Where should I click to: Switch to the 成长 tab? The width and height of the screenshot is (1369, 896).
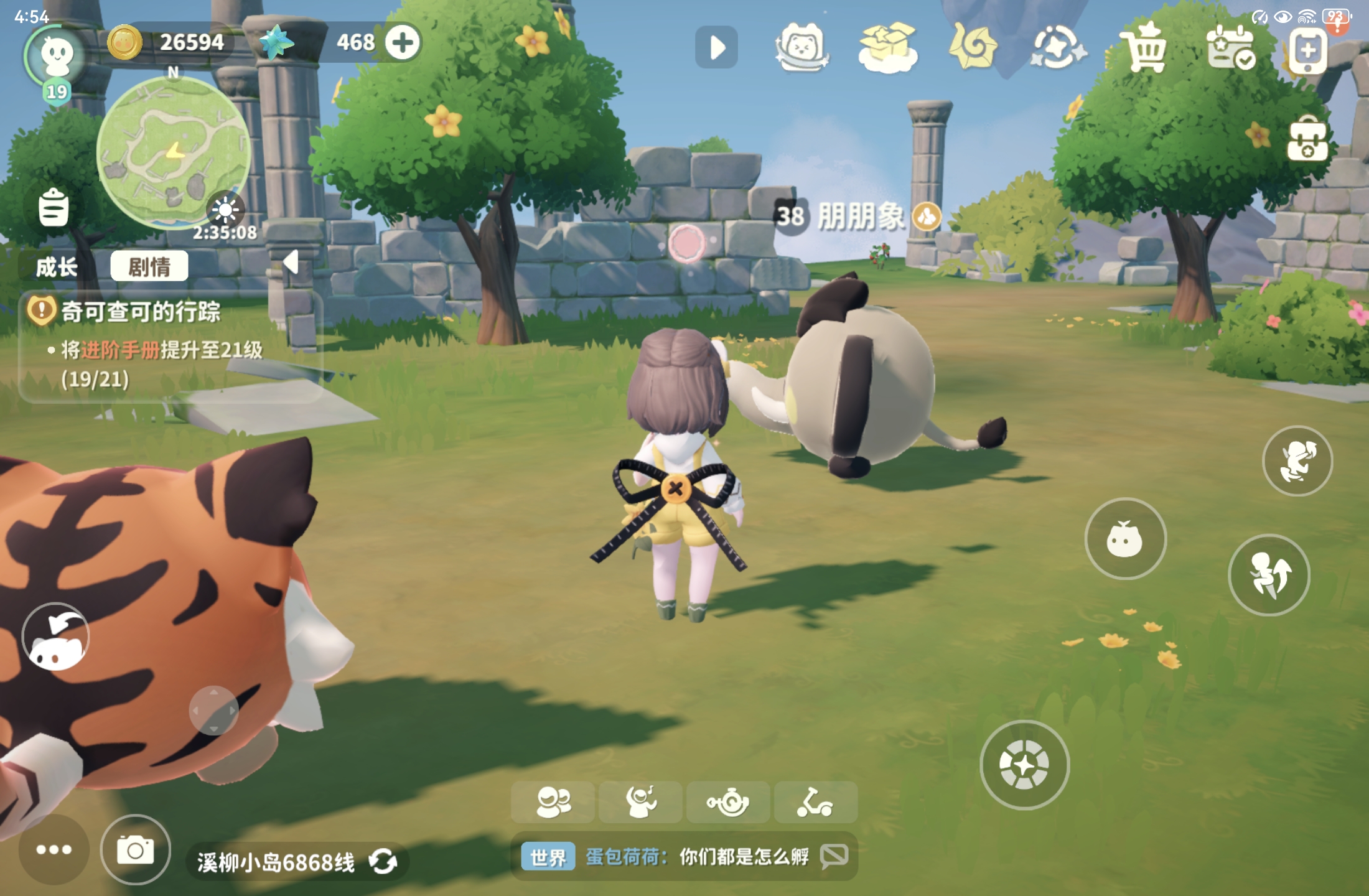coord(57,268)
